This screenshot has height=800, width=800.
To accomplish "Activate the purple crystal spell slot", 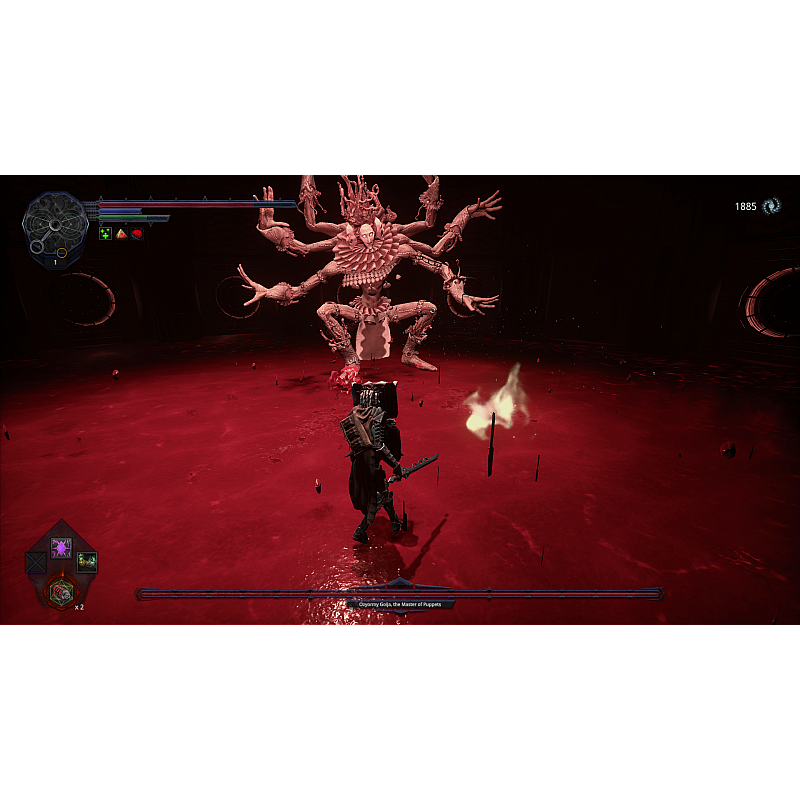I will coord(61,547).
